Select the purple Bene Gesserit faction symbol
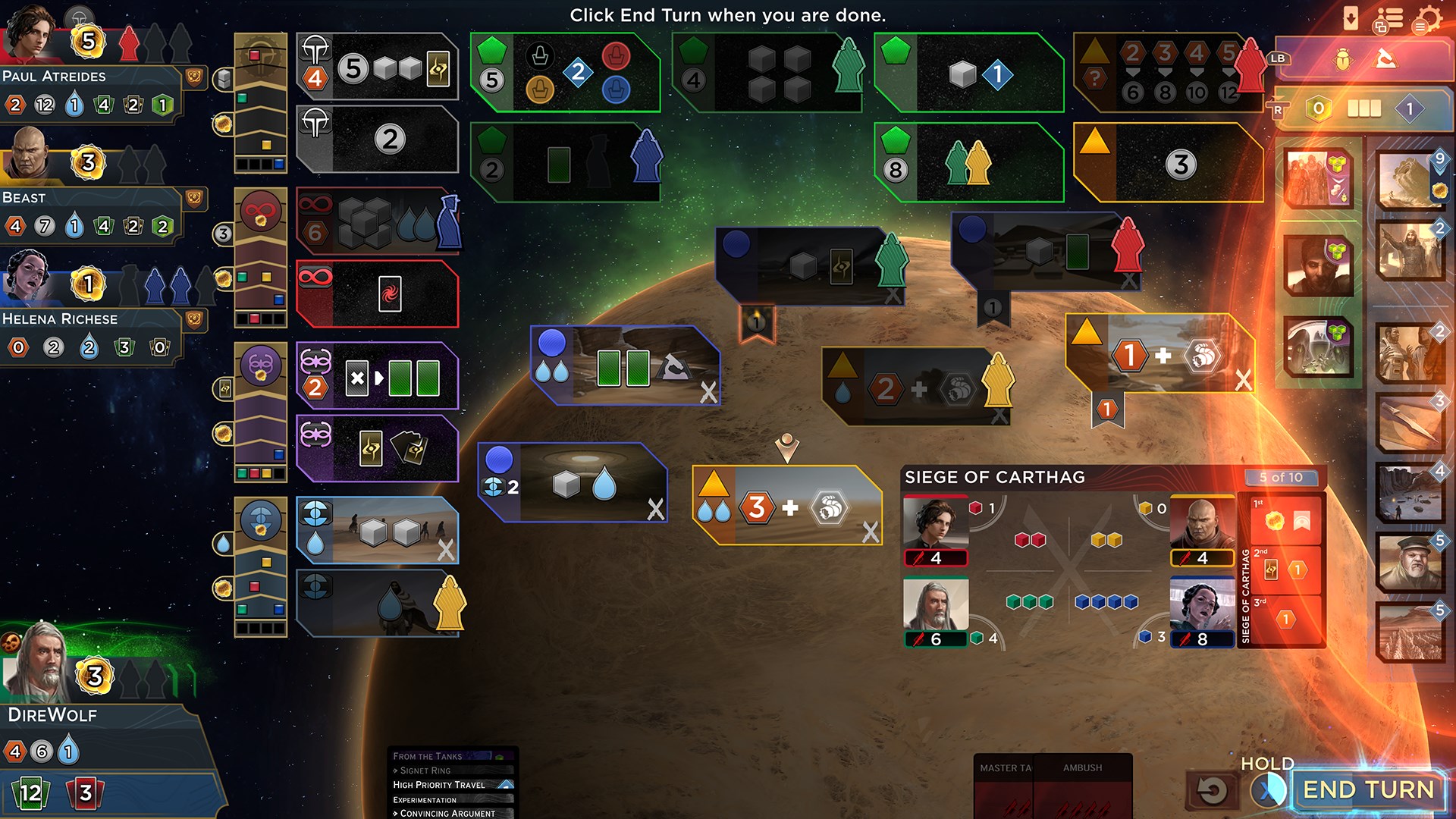The height and width of the screenshot is (819, 1456). click(262, 366)
